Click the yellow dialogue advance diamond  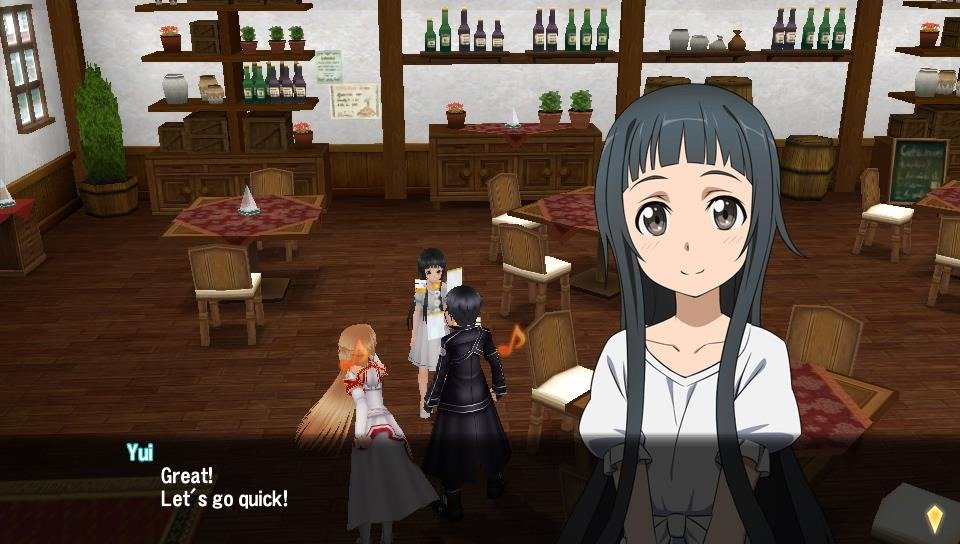coord(934,517)
